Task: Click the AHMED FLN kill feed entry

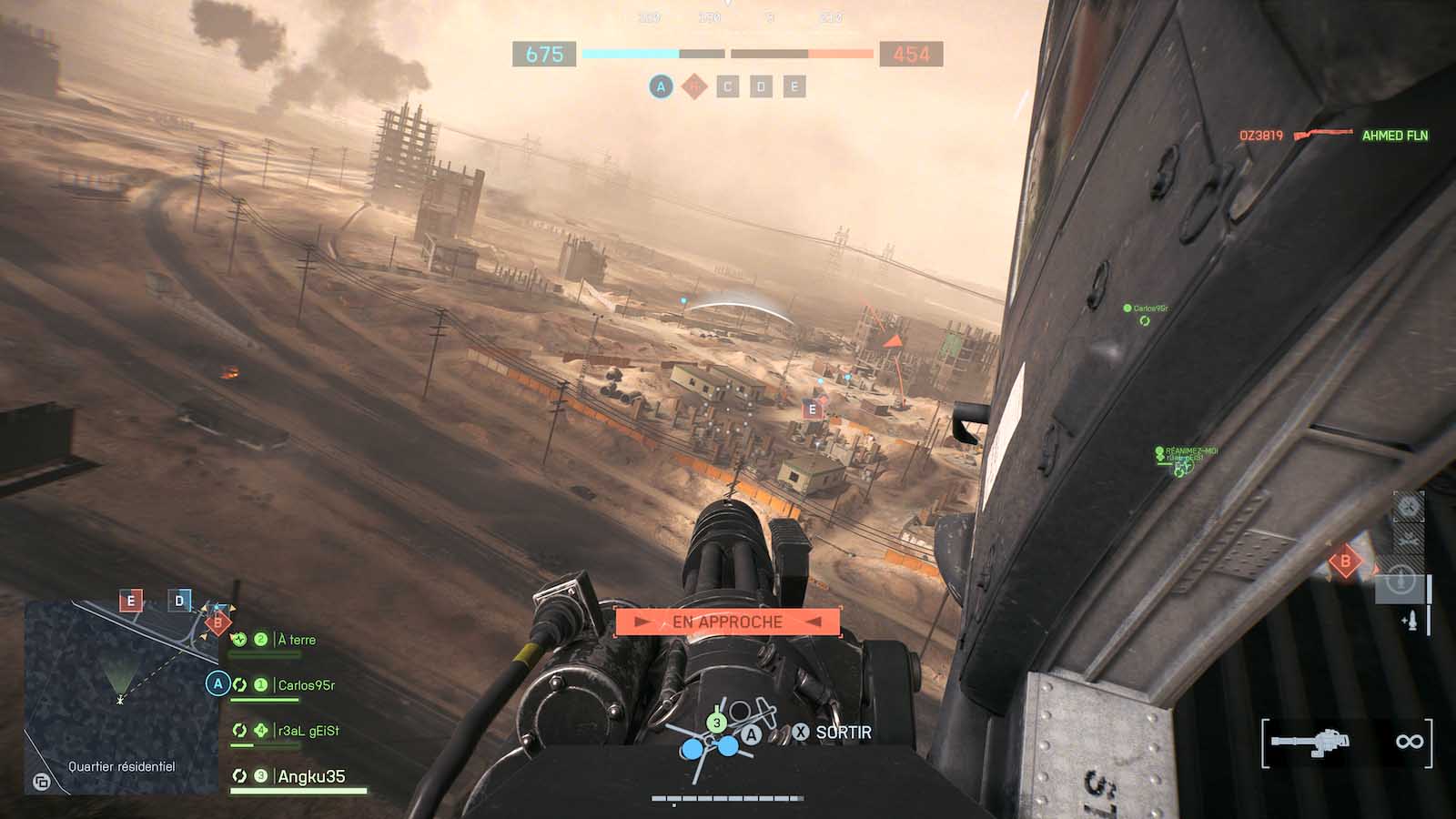Action: pos(1394,136)
